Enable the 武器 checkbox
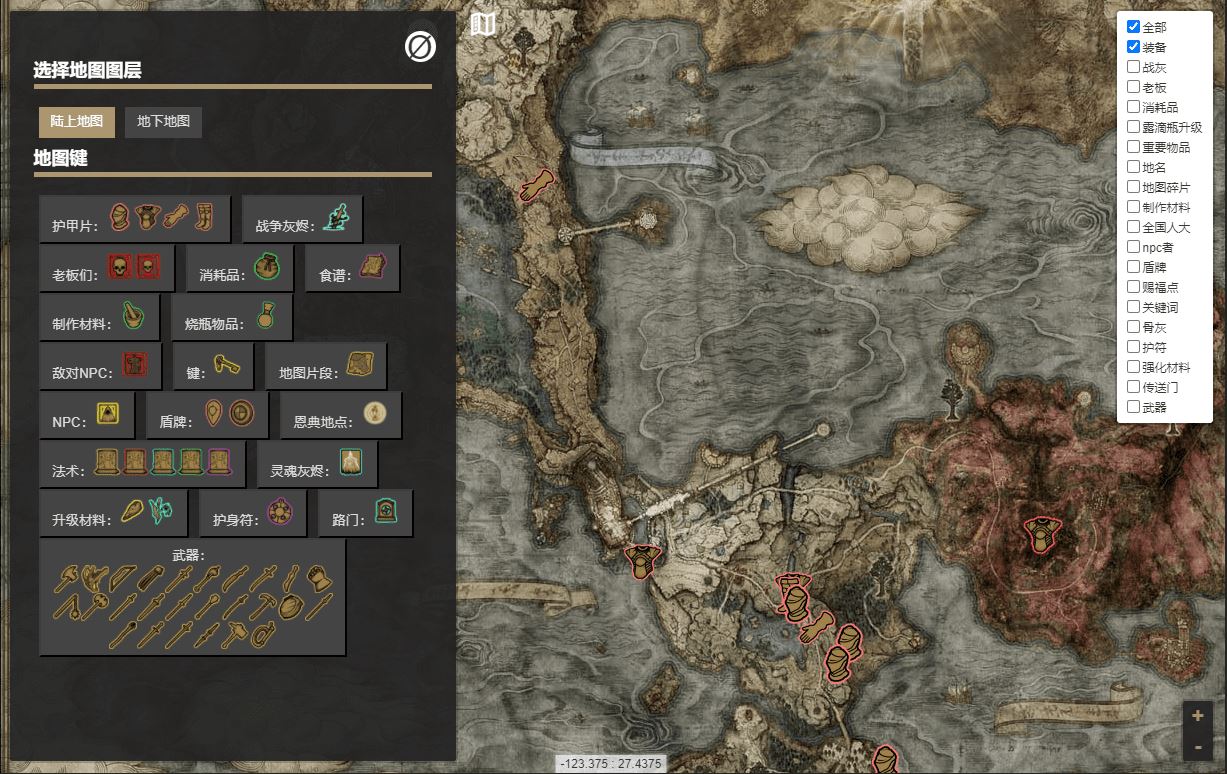The image size is (1227, 774). point(1133,407)
